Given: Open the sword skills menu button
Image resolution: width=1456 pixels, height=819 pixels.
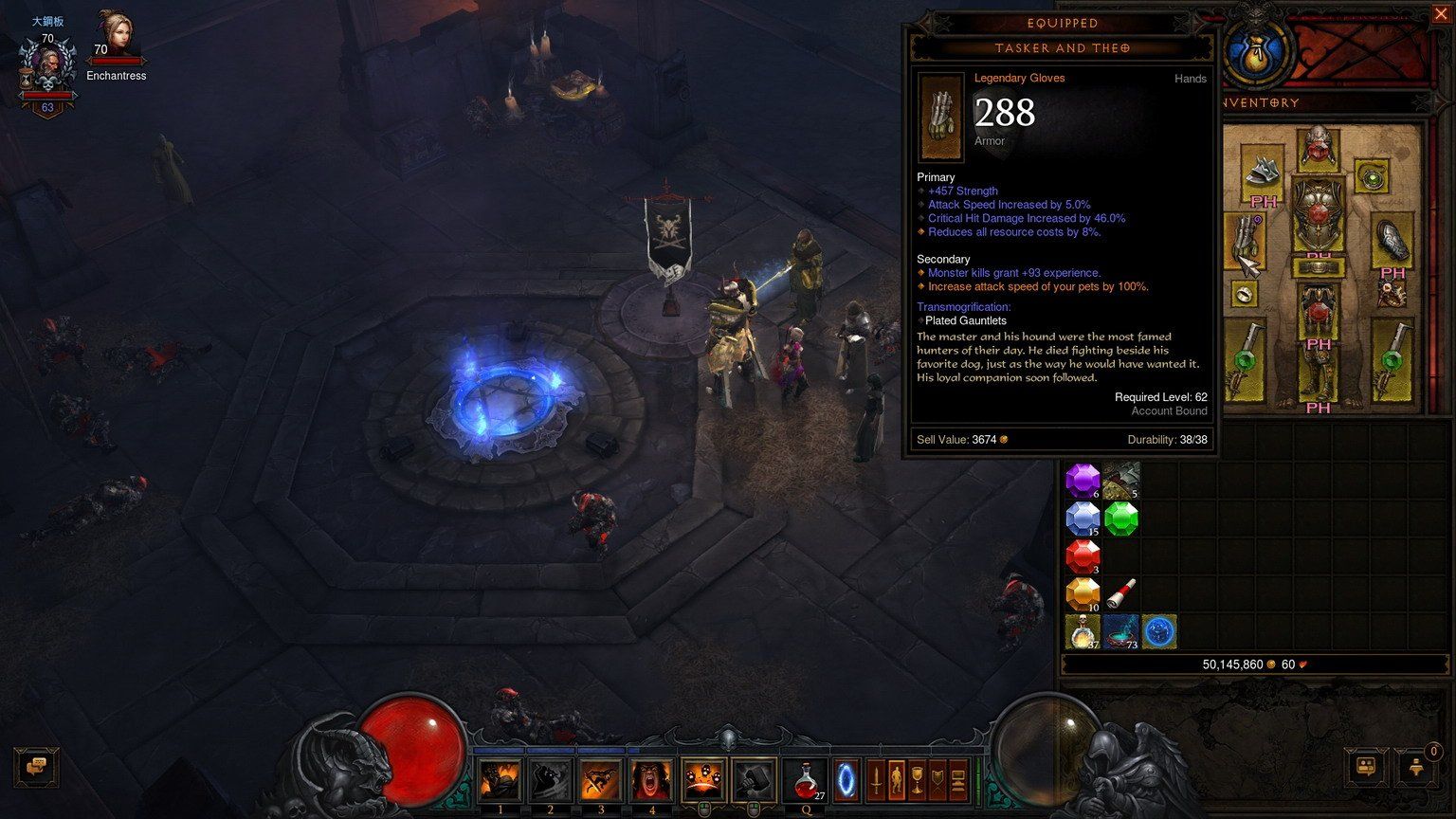Looking at the screenshot, I should click(875, 780).
